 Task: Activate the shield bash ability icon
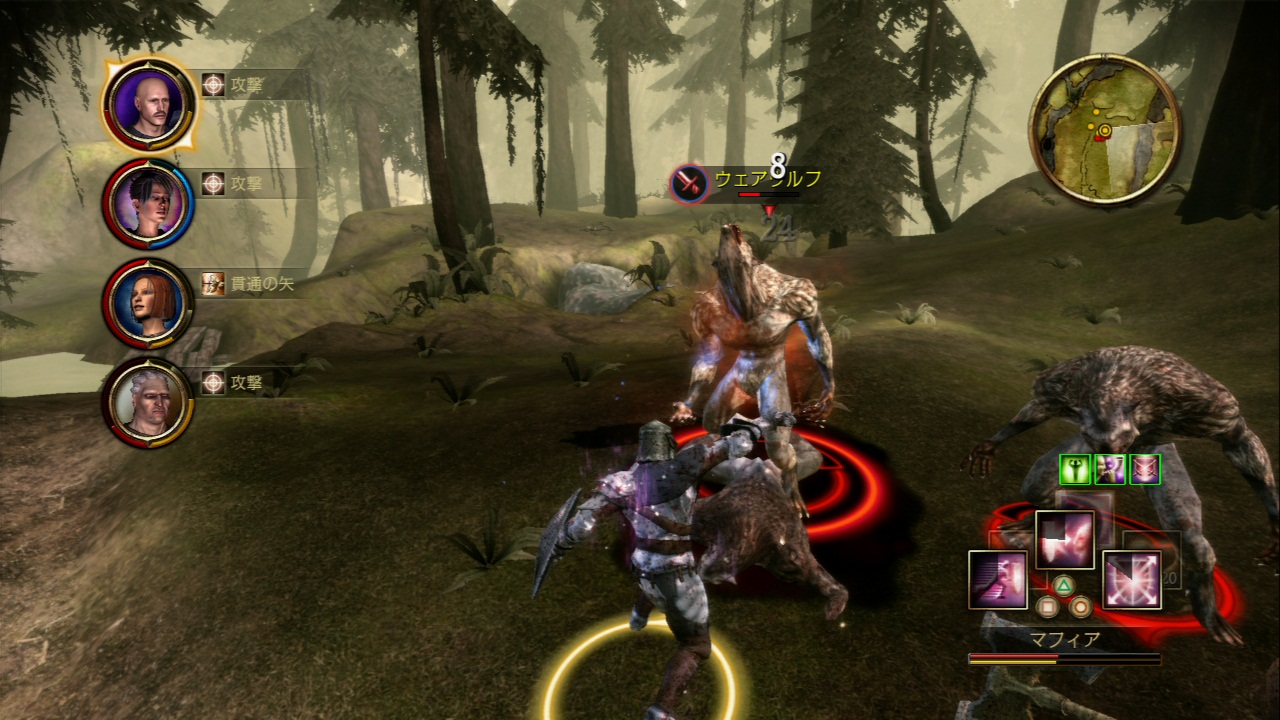(x=997, y=579)
